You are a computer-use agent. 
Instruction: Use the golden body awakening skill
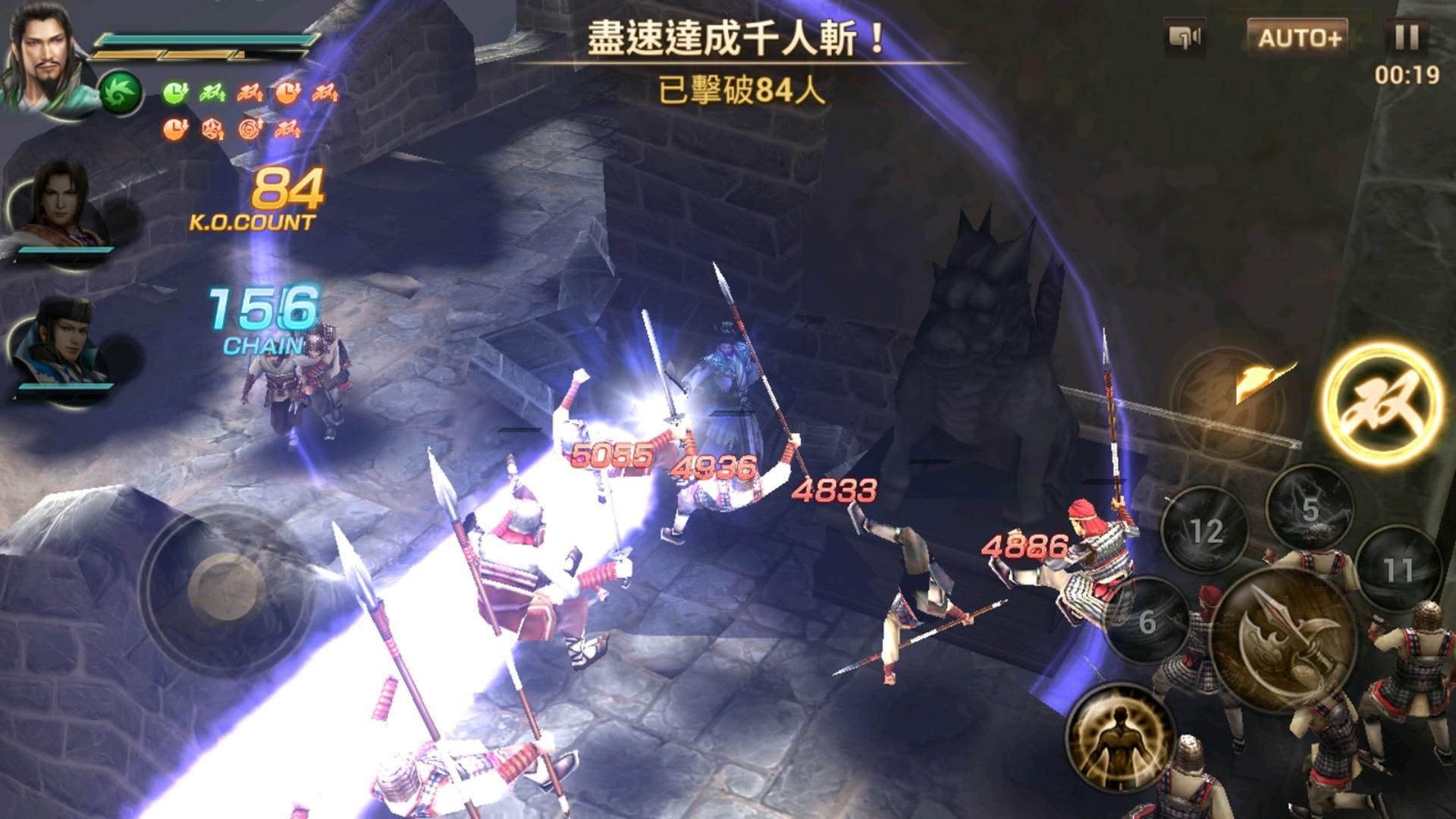(1117, 738)
